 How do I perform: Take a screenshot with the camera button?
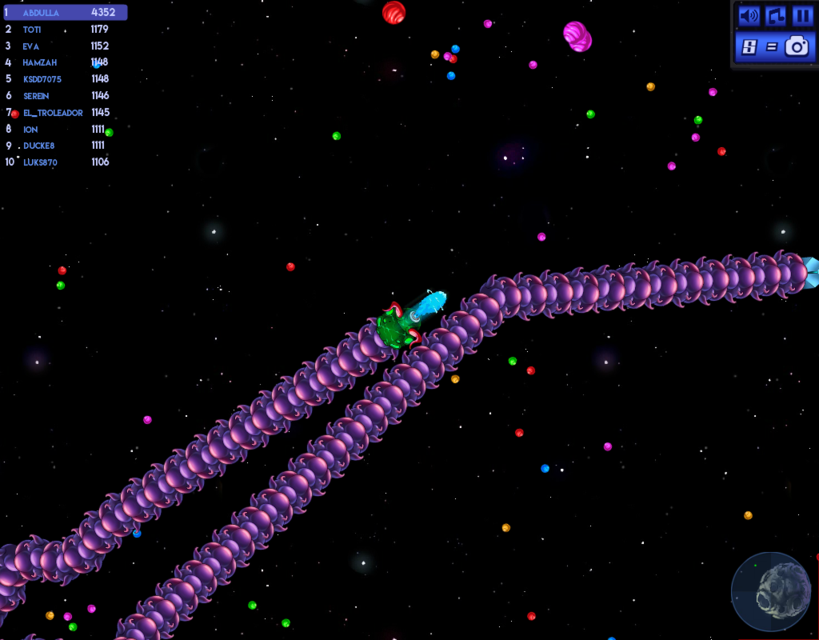[797, 46]
